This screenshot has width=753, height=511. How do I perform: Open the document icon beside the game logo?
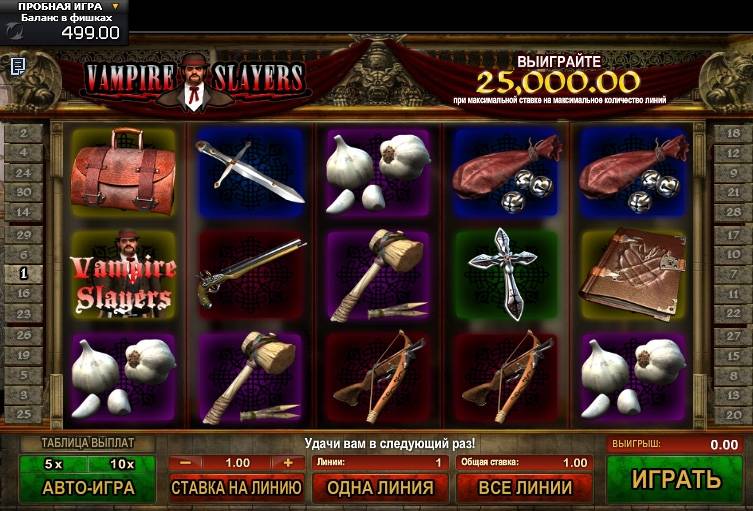click(18, 66)
